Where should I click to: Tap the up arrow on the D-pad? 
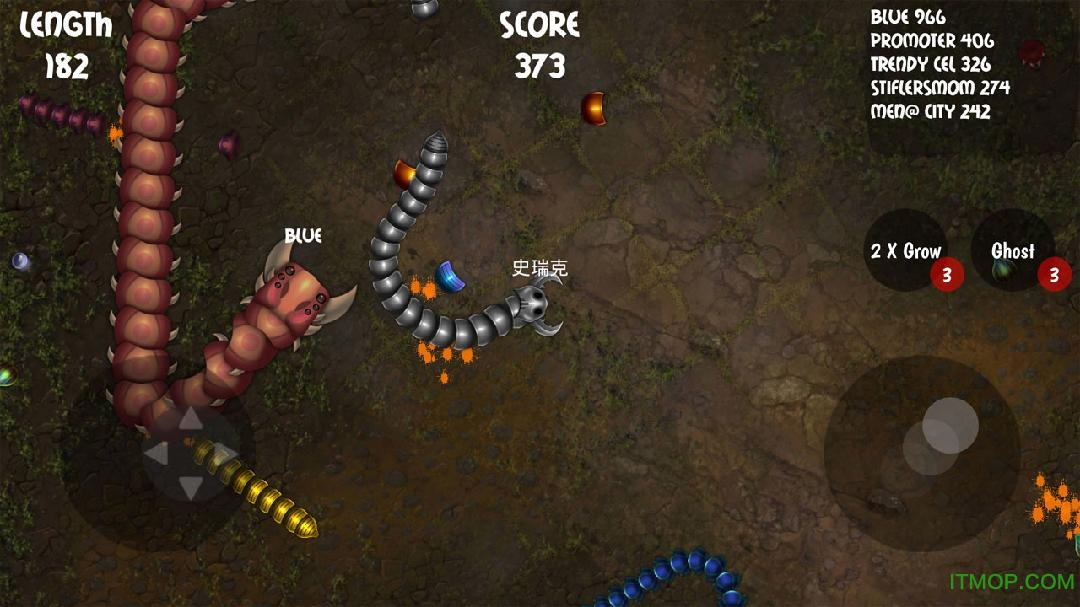click(189, 420)
